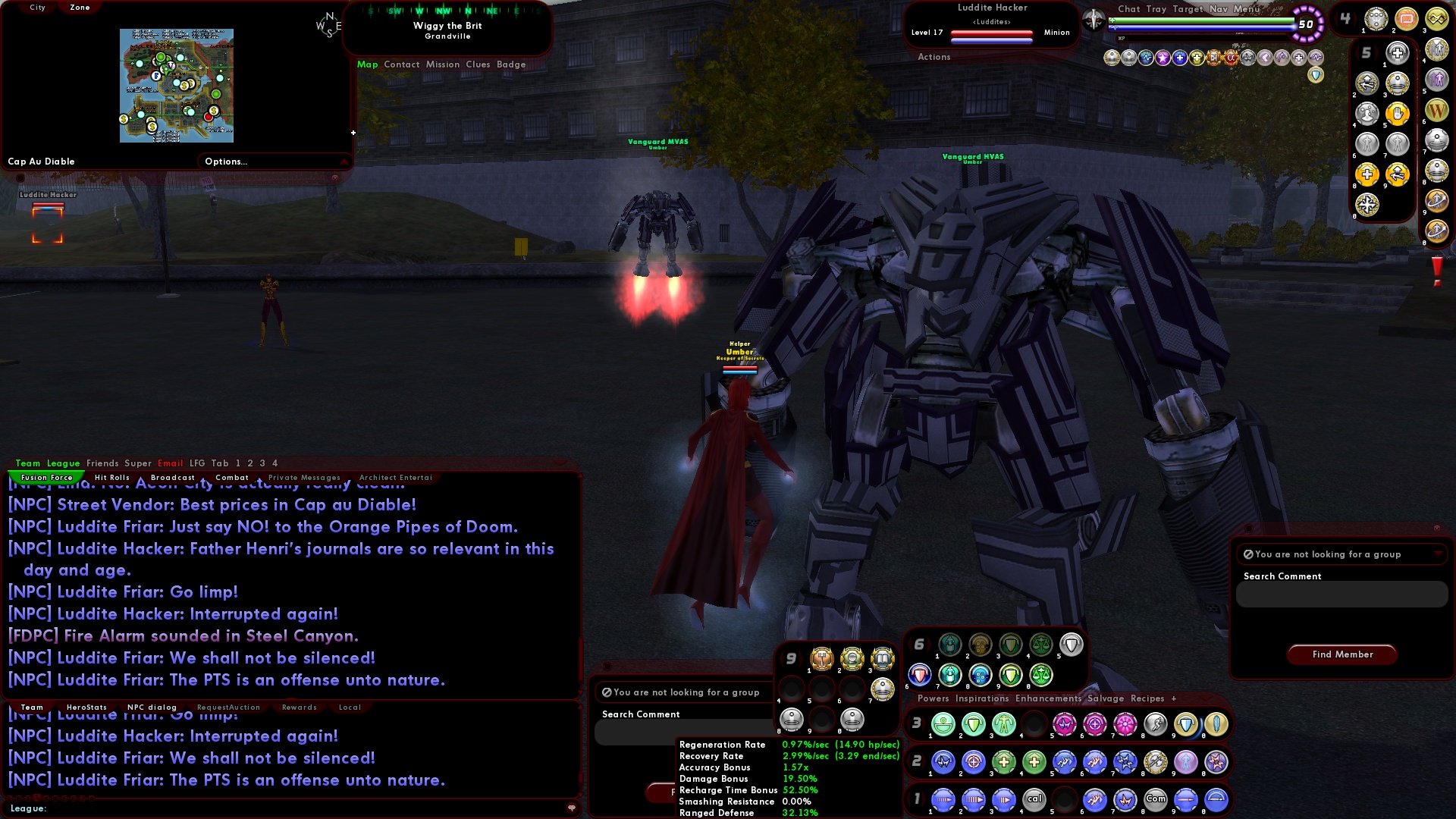1456x819 pixels.
Task: Click the yellow hand power icon in tray 5
Action: (x=1398, y=114)
